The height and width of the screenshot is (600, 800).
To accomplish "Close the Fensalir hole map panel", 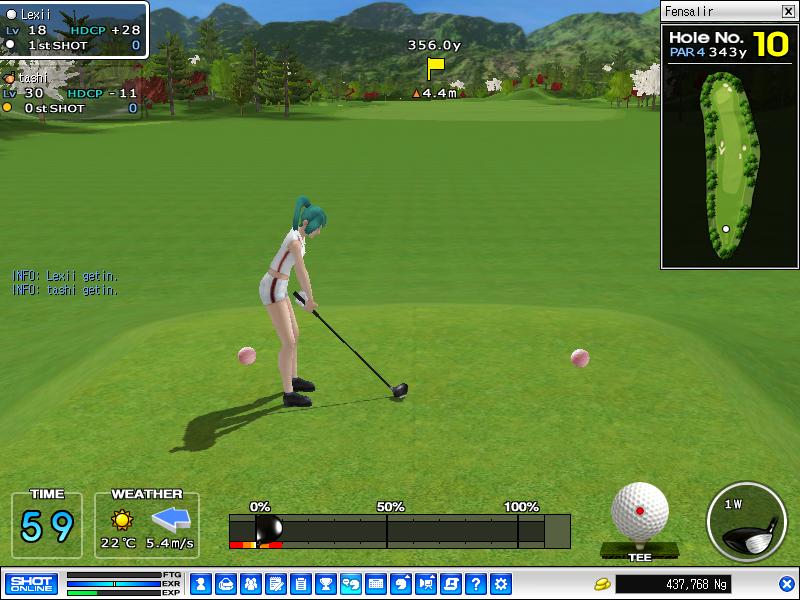I will [787, 12].
